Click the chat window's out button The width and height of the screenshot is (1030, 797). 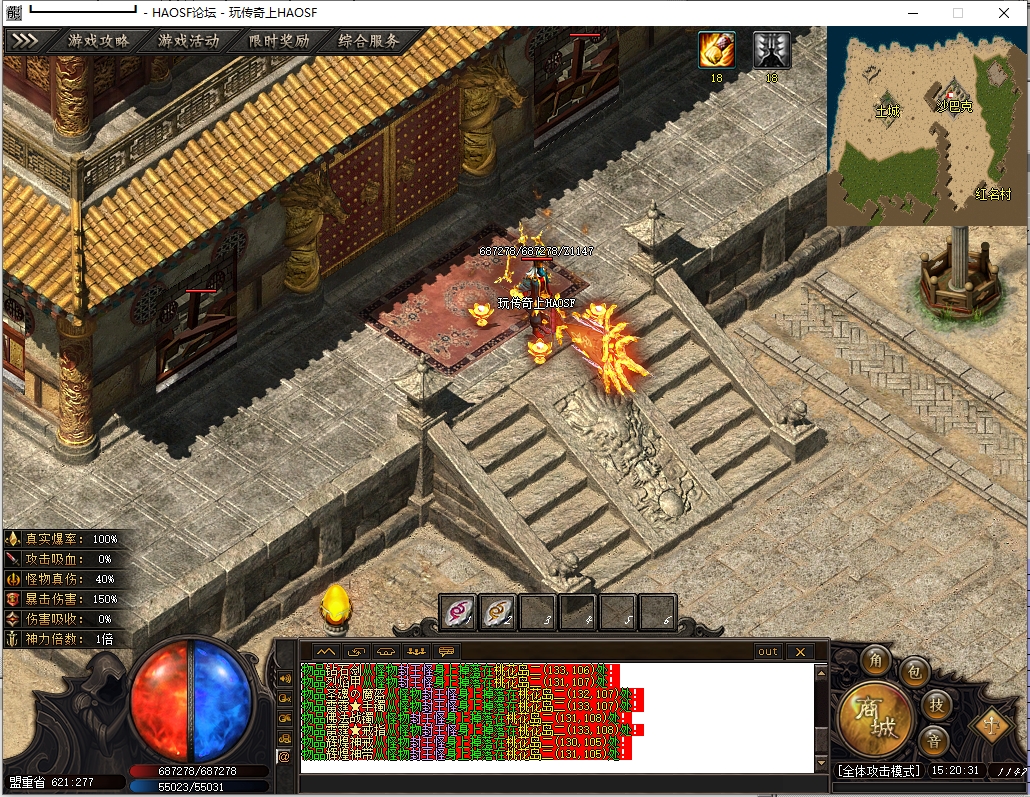[767, 652]
